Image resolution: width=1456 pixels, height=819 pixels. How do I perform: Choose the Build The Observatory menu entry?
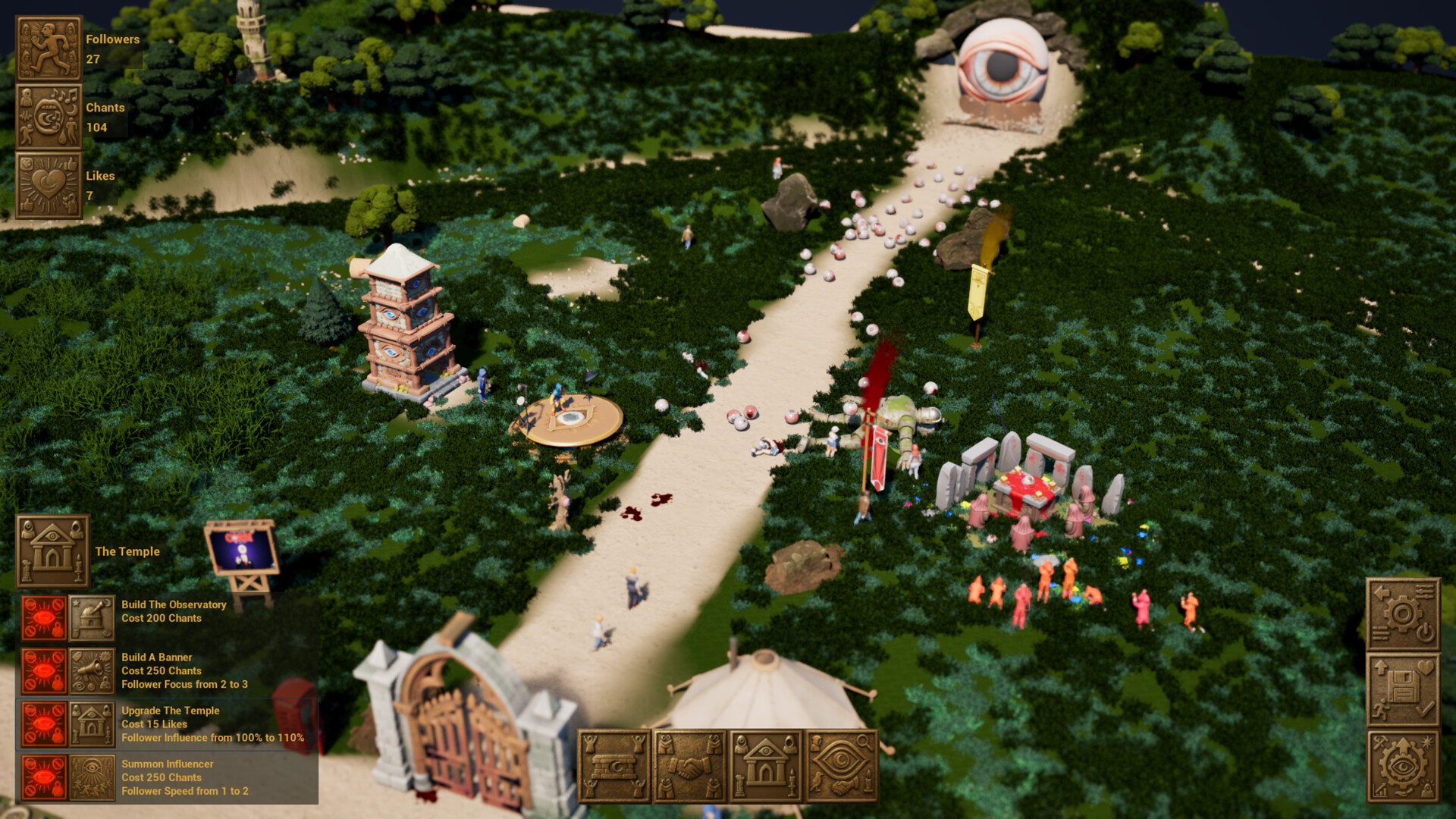coord(174,611)
